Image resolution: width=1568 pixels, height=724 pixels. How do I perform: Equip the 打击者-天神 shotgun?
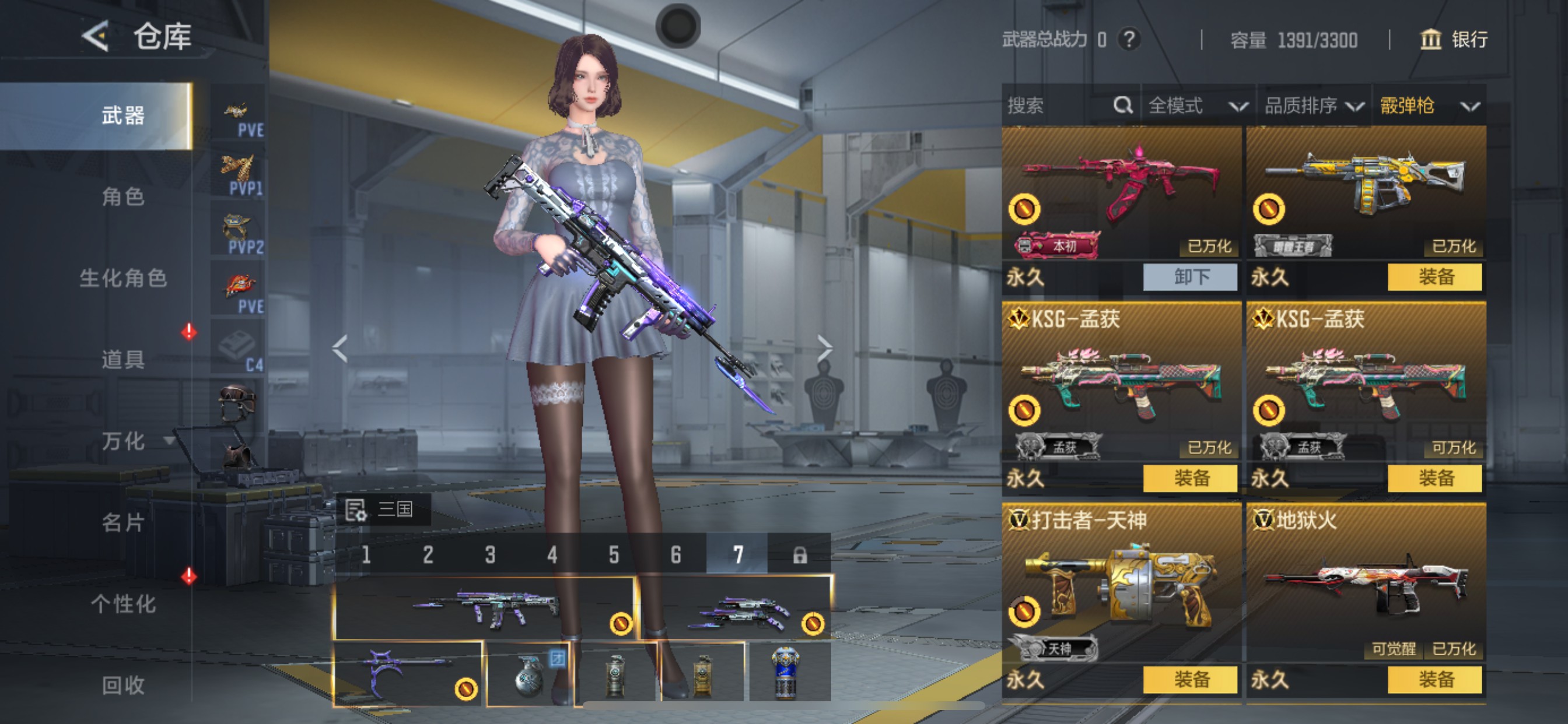(x=1190, y=680)
